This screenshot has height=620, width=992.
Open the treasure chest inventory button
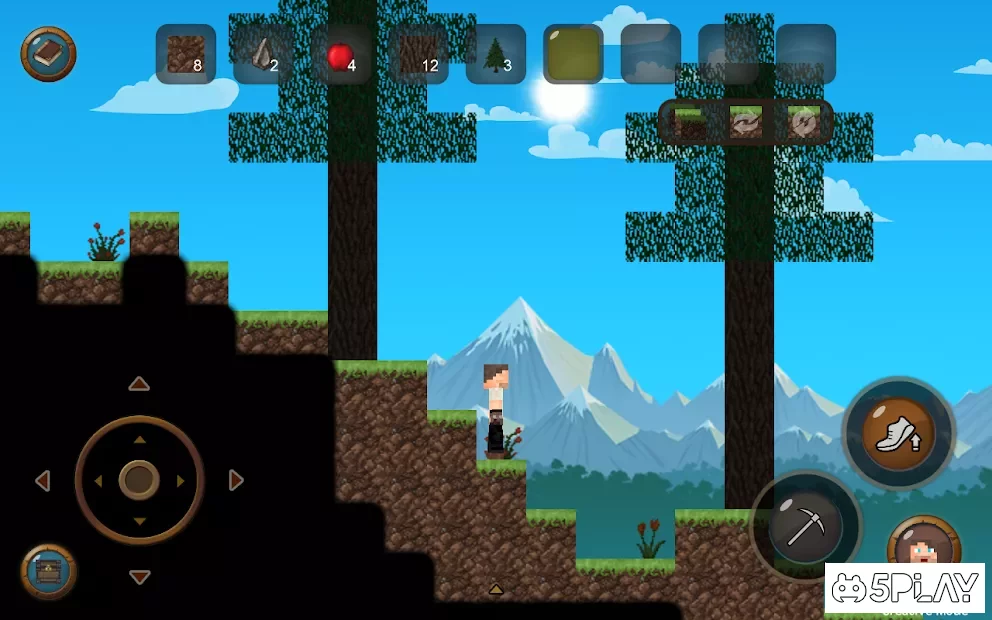click(x=48, y=571)
